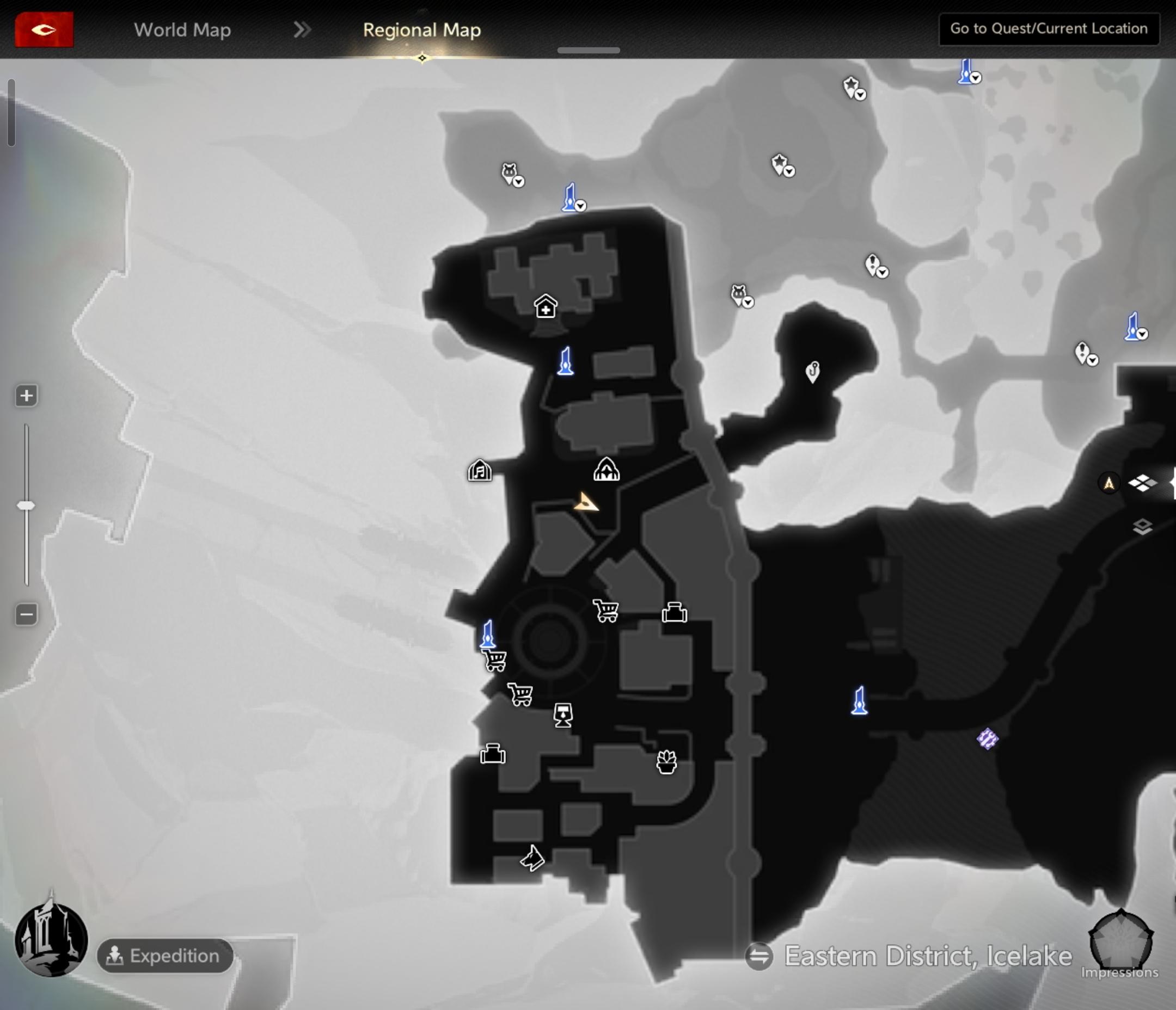Zoom in with the plus button

(26, 396)
